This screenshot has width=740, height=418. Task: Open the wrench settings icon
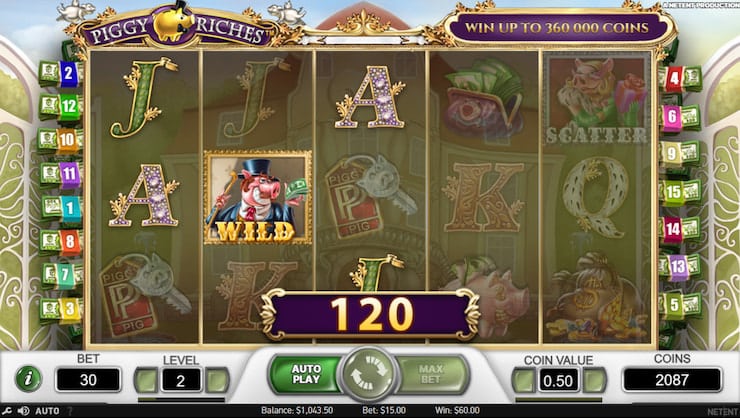(x=8, y=411)
